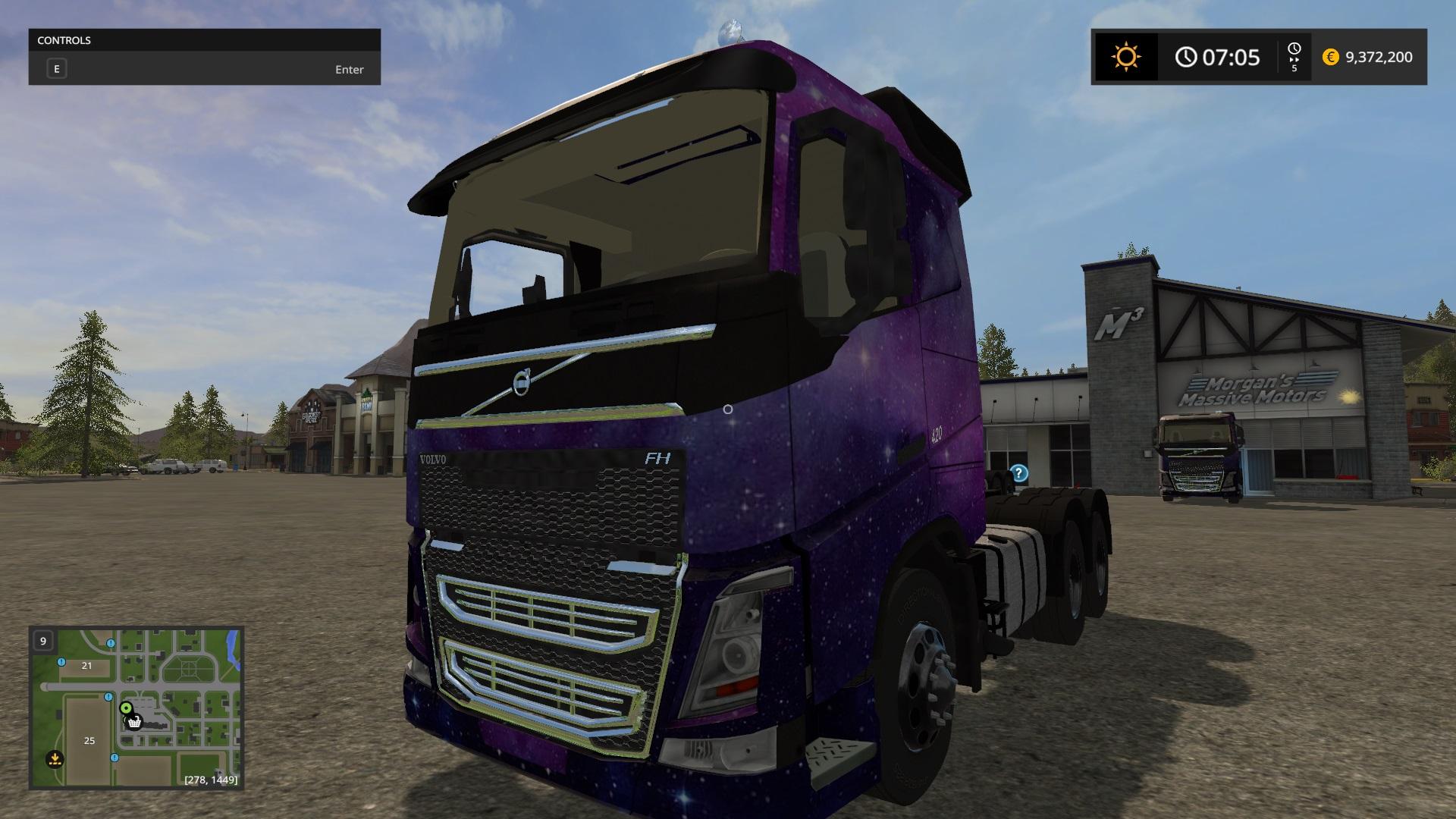Click the yellow unloading point marker on minimap
Screen dimensions: 1456x819
point(55,758)
